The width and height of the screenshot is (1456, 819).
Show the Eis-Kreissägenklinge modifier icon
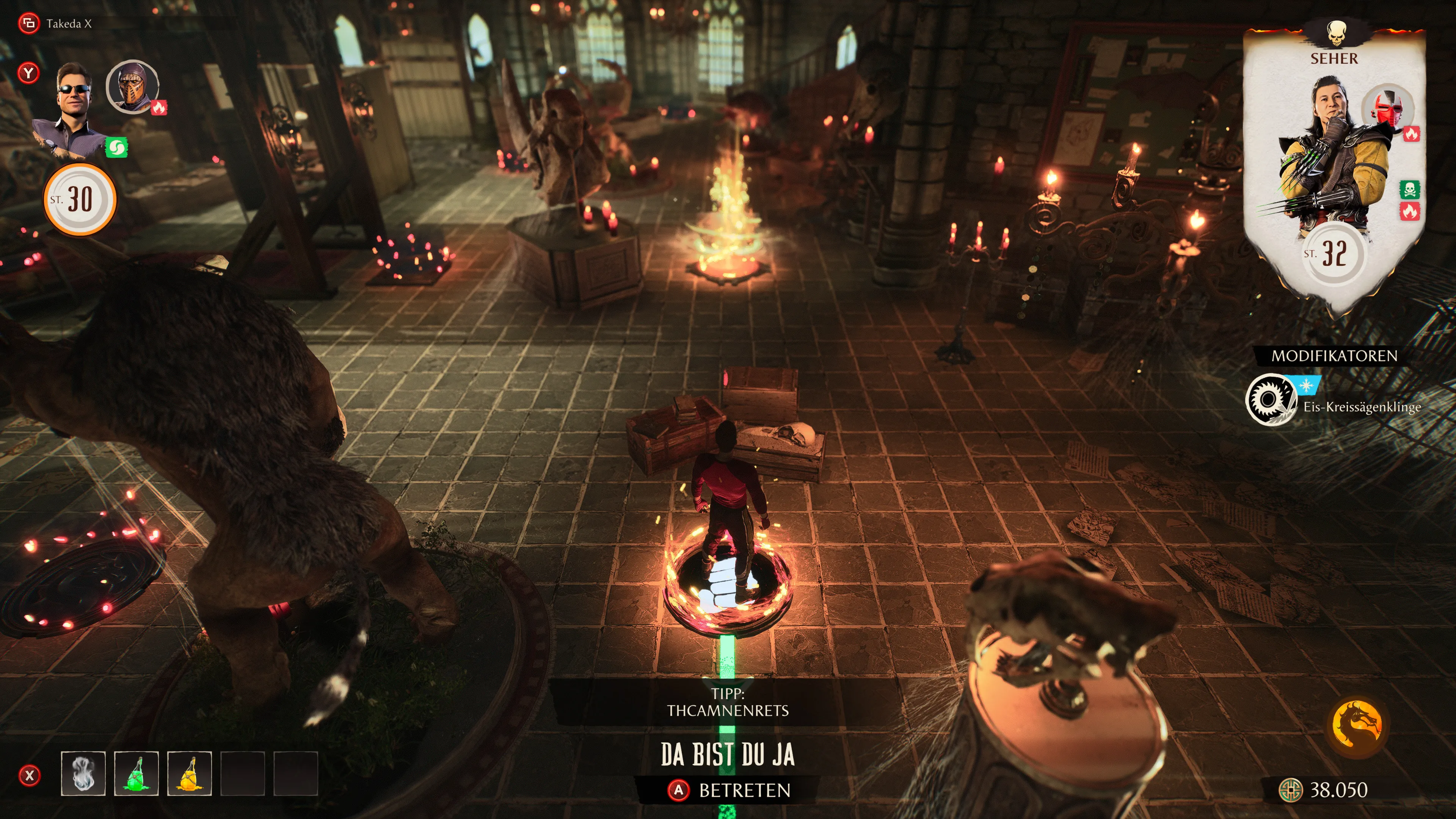point(1271,400)
